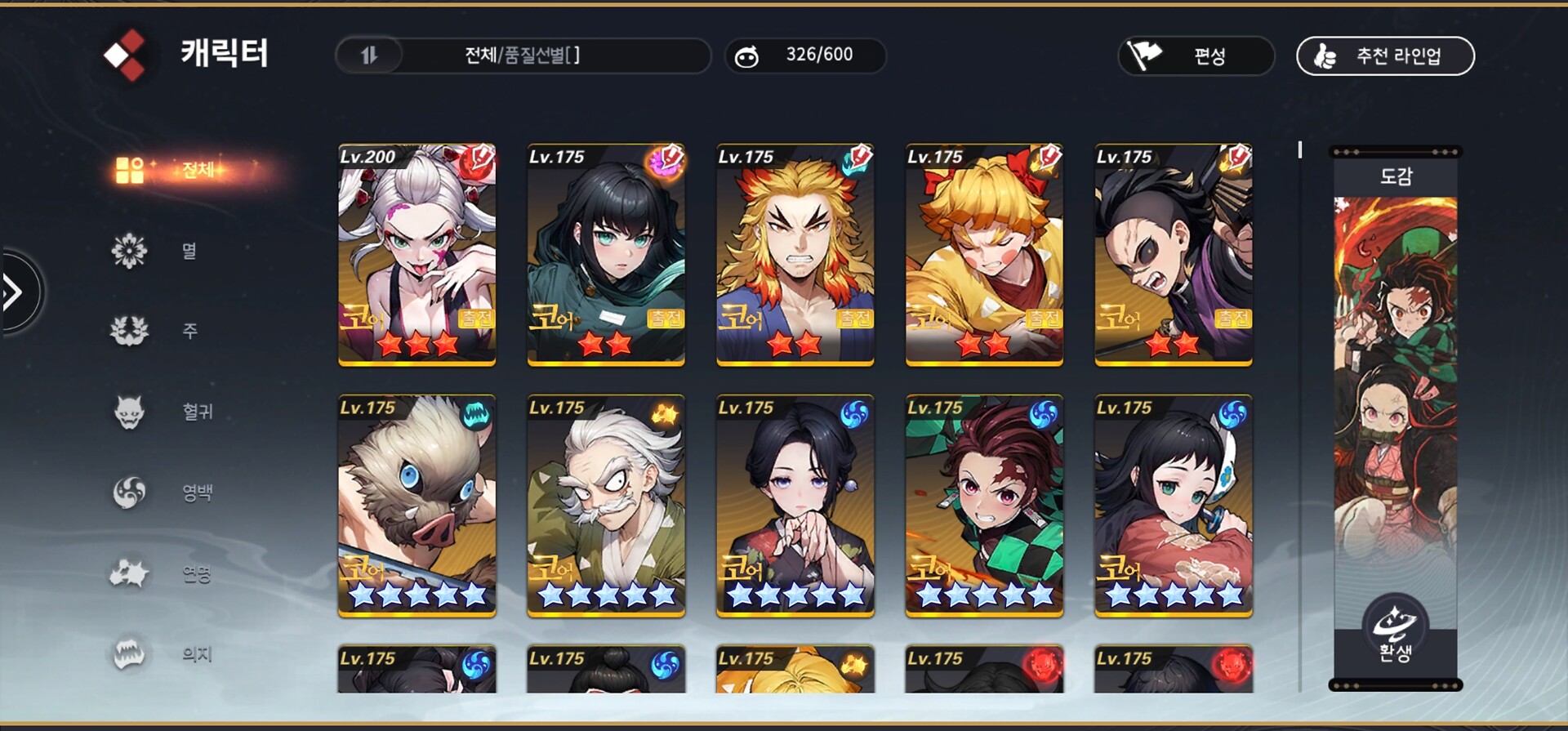Select the Lv.200 white-haired demon card
This screenshot has width=1568, height=731.
tap(416, 254)
